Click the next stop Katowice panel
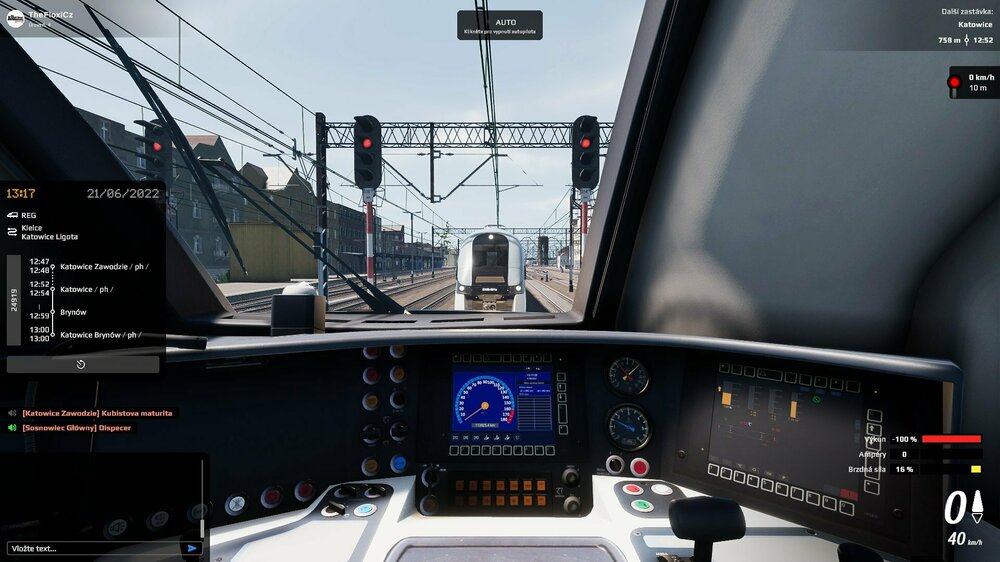 (950, 25)
